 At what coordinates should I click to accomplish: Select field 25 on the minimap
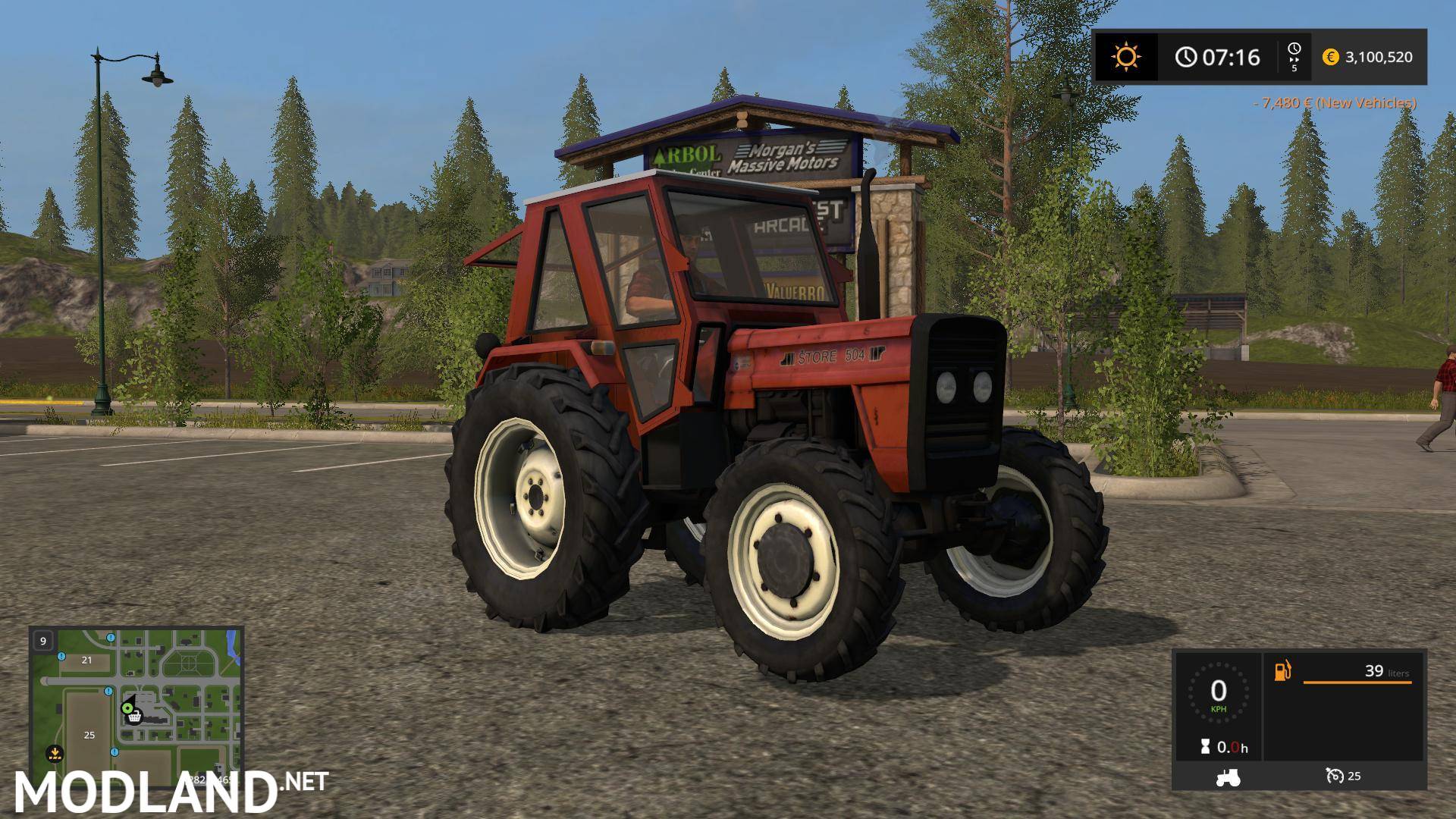tap(89, 735)
